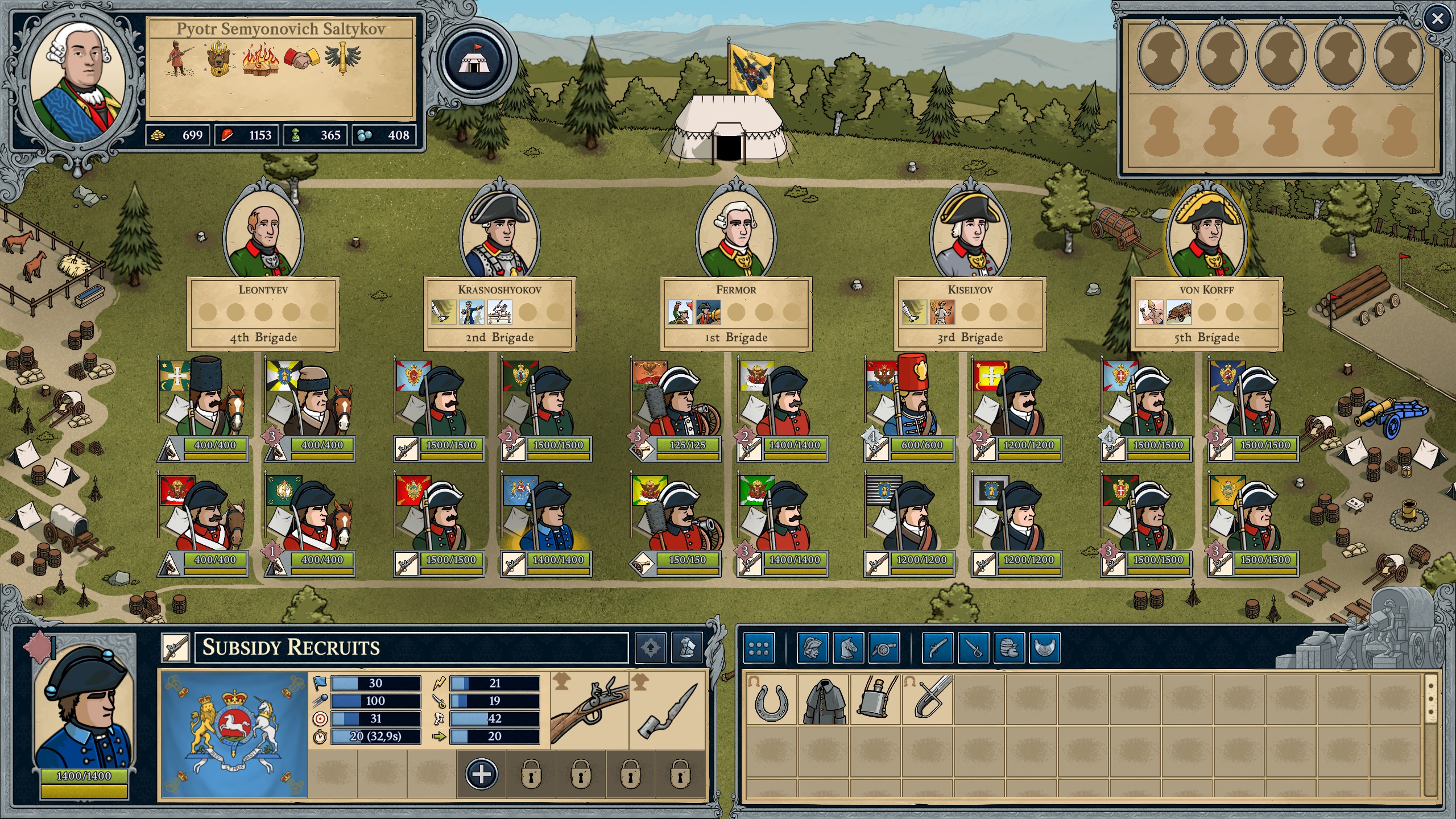
Task: Filter inventory by infantry soldier head icon
Action: point(812,648)
